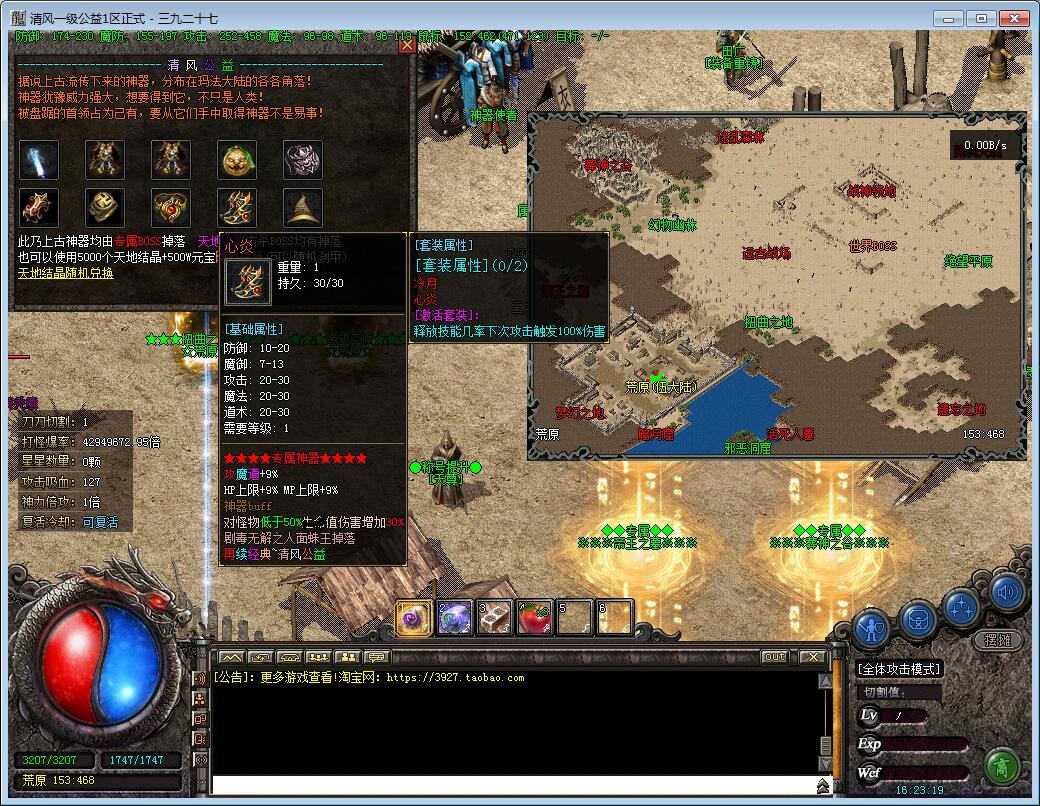The image size is (1040, 806).
Task: Use the red apple in hotbar
Action: pos(535,618)
